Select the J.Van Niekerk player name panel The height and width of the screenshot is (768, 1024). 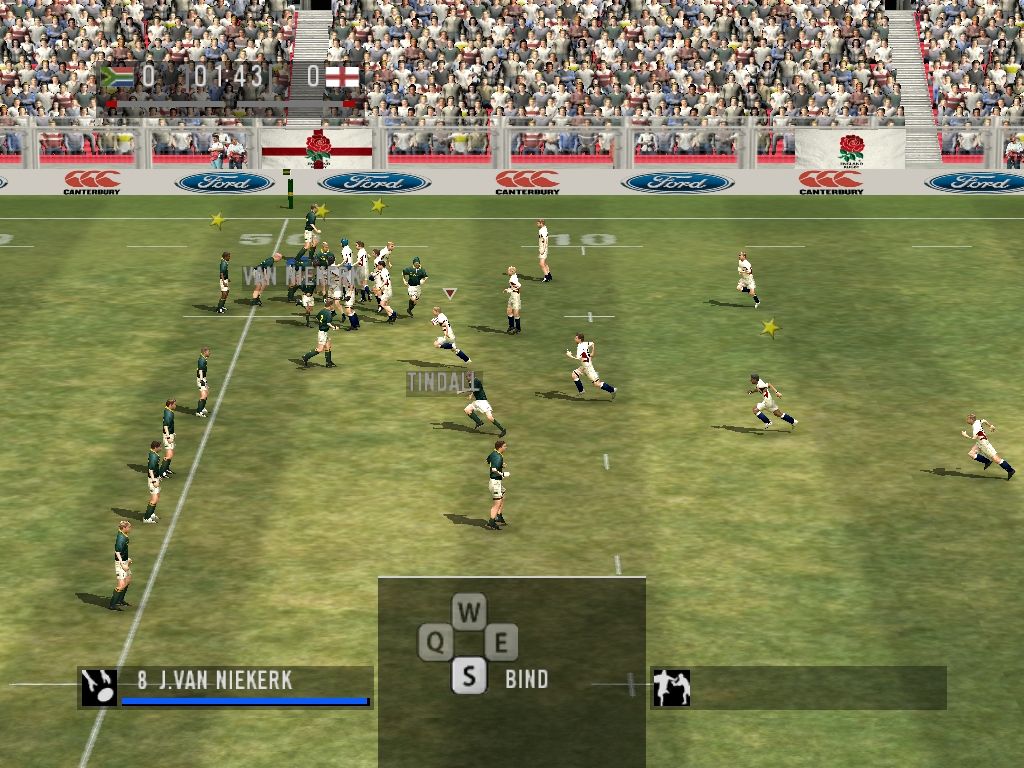point(243,687)
